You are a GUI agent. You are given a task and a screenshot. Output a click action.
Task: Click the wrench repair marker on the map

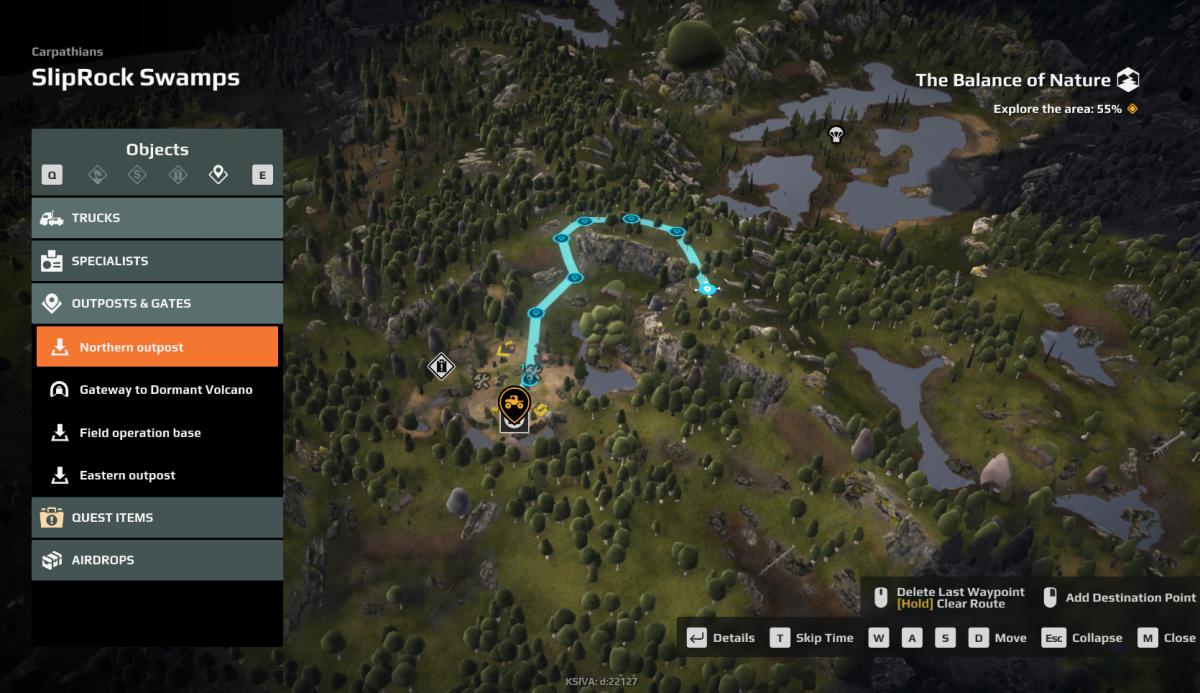482,381
